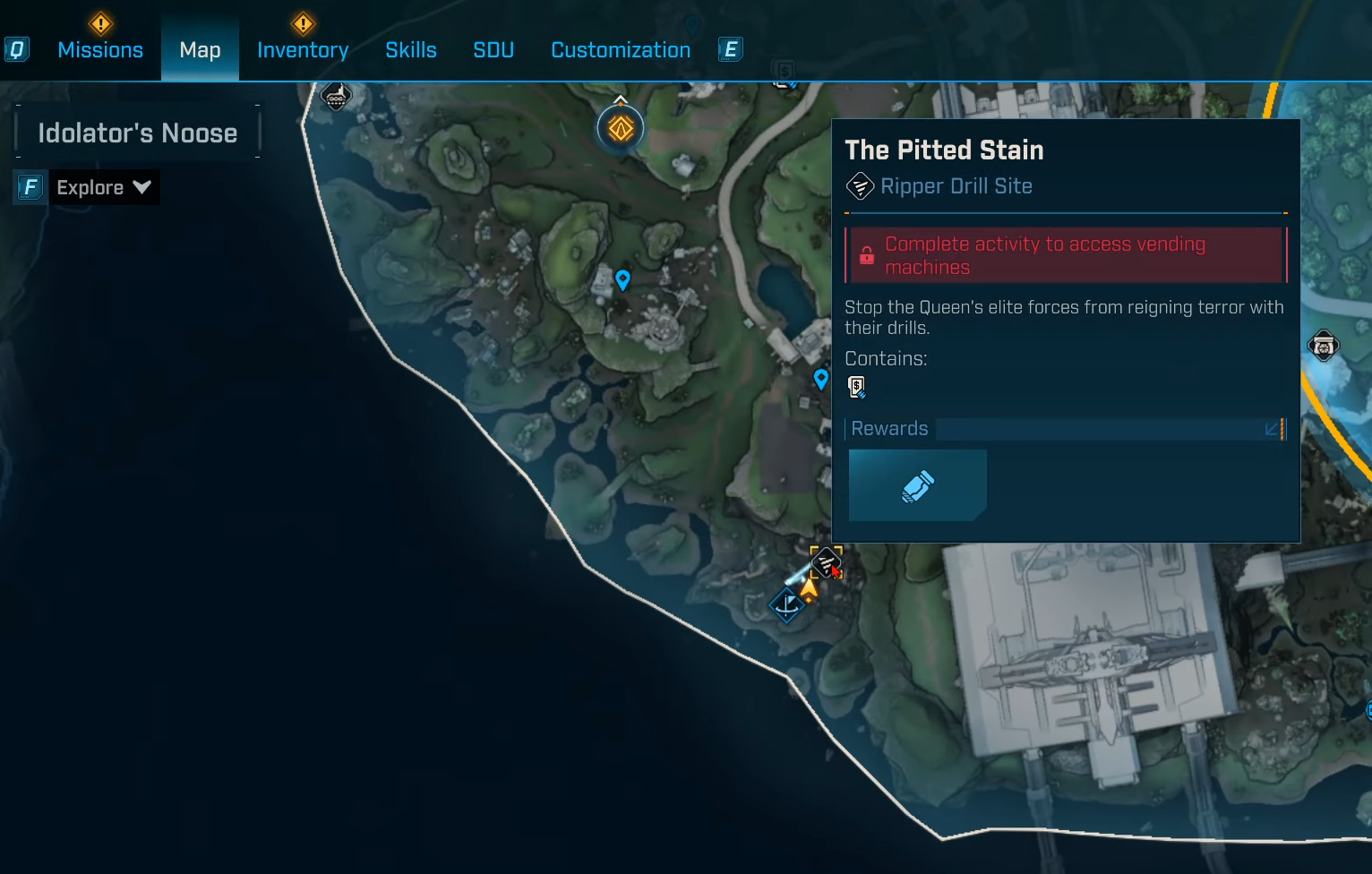Open the Inventory tab
The image size is (1372, 874).
pos(303,50)
